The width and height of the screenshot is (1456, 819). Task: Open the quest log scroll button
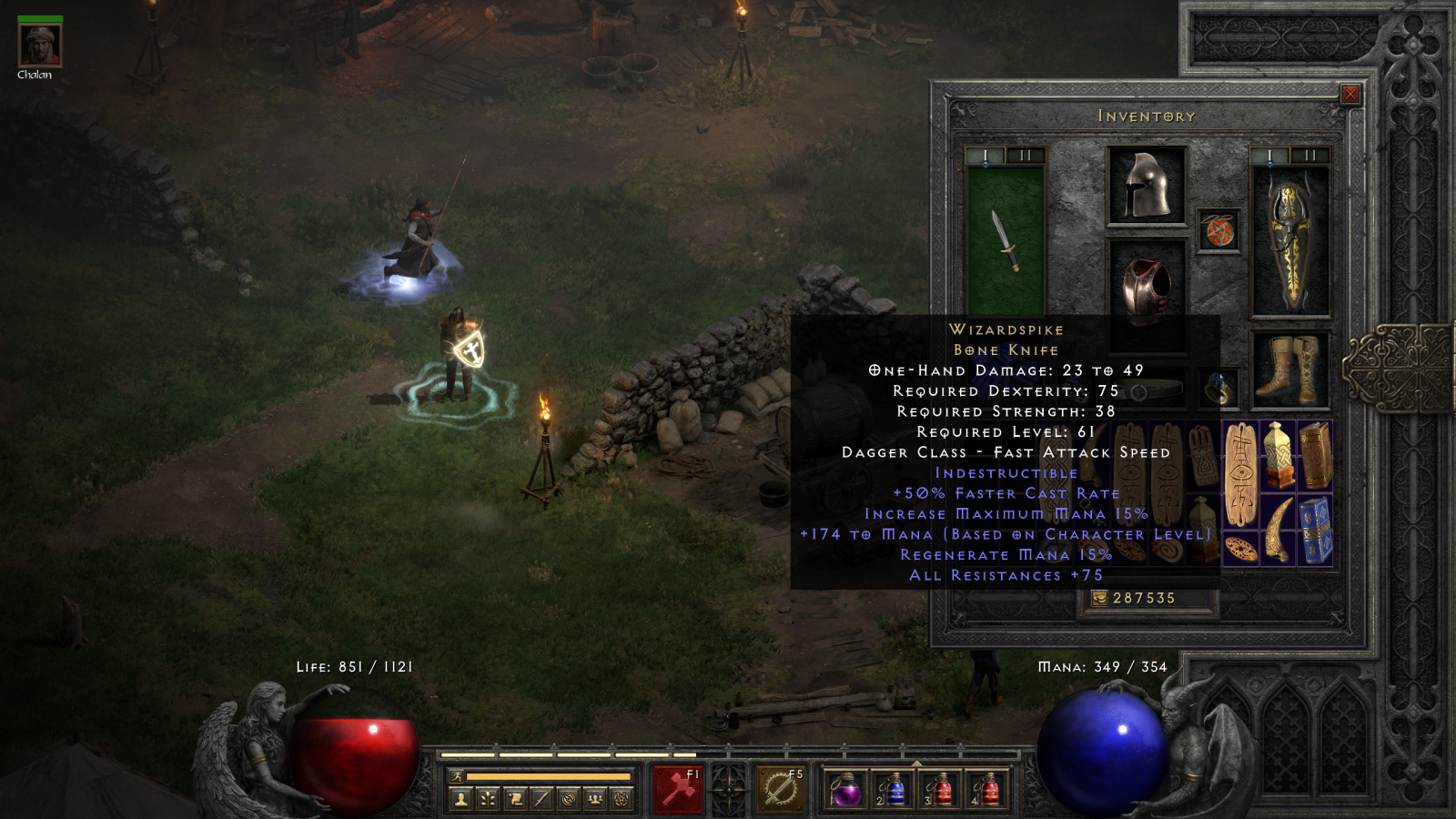point(515,799)
